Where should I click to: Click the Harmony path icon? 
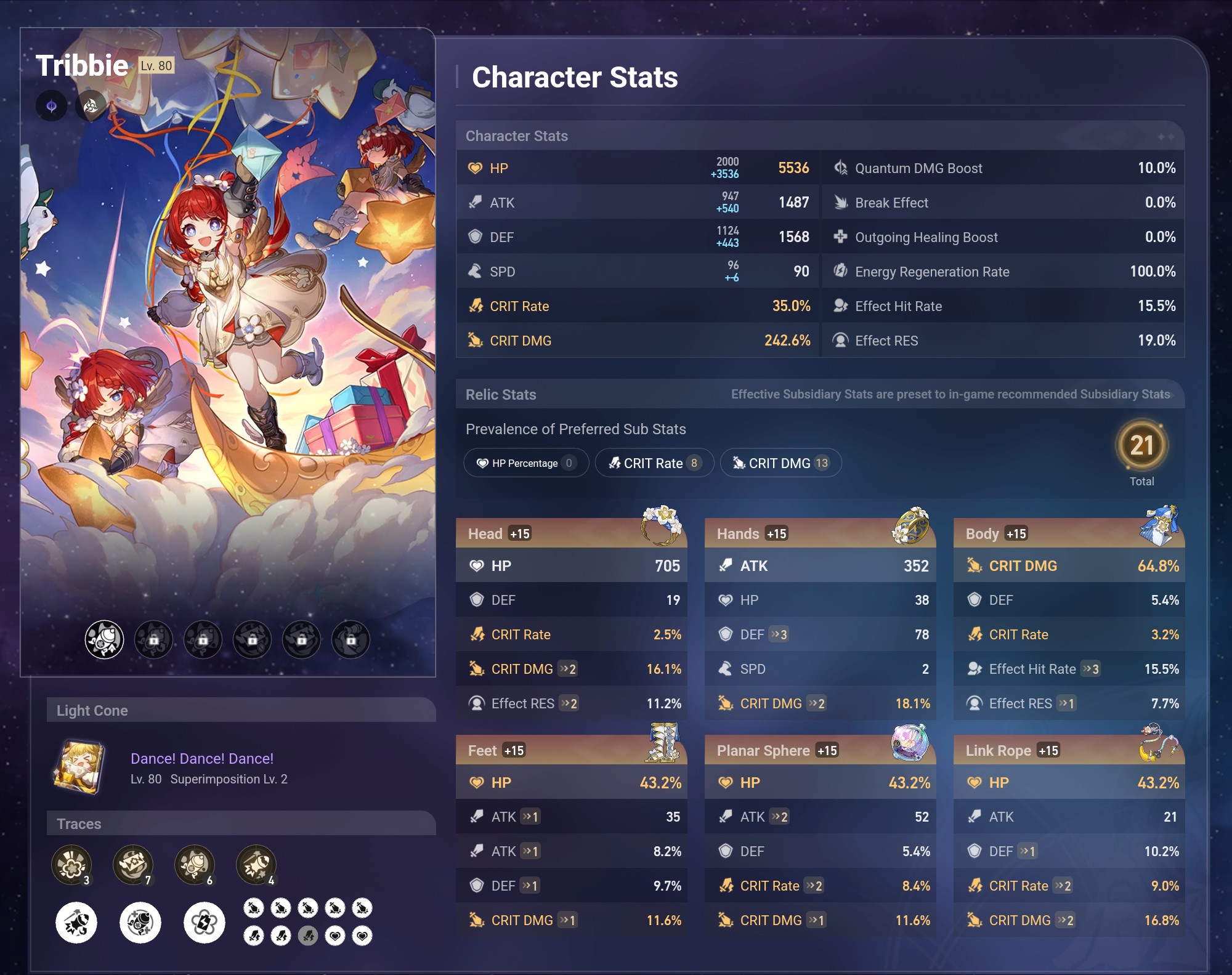[91, 105]
